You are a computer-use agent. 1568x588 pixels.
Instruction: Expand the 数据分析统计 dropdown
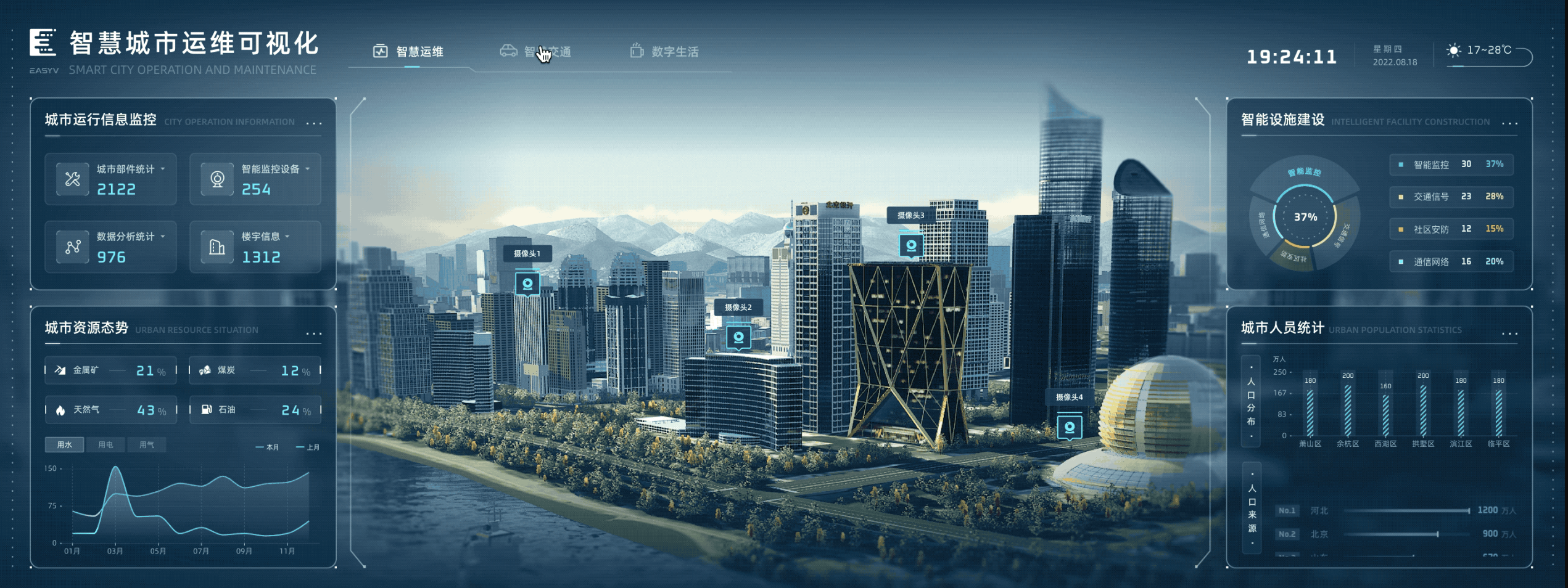163,237
